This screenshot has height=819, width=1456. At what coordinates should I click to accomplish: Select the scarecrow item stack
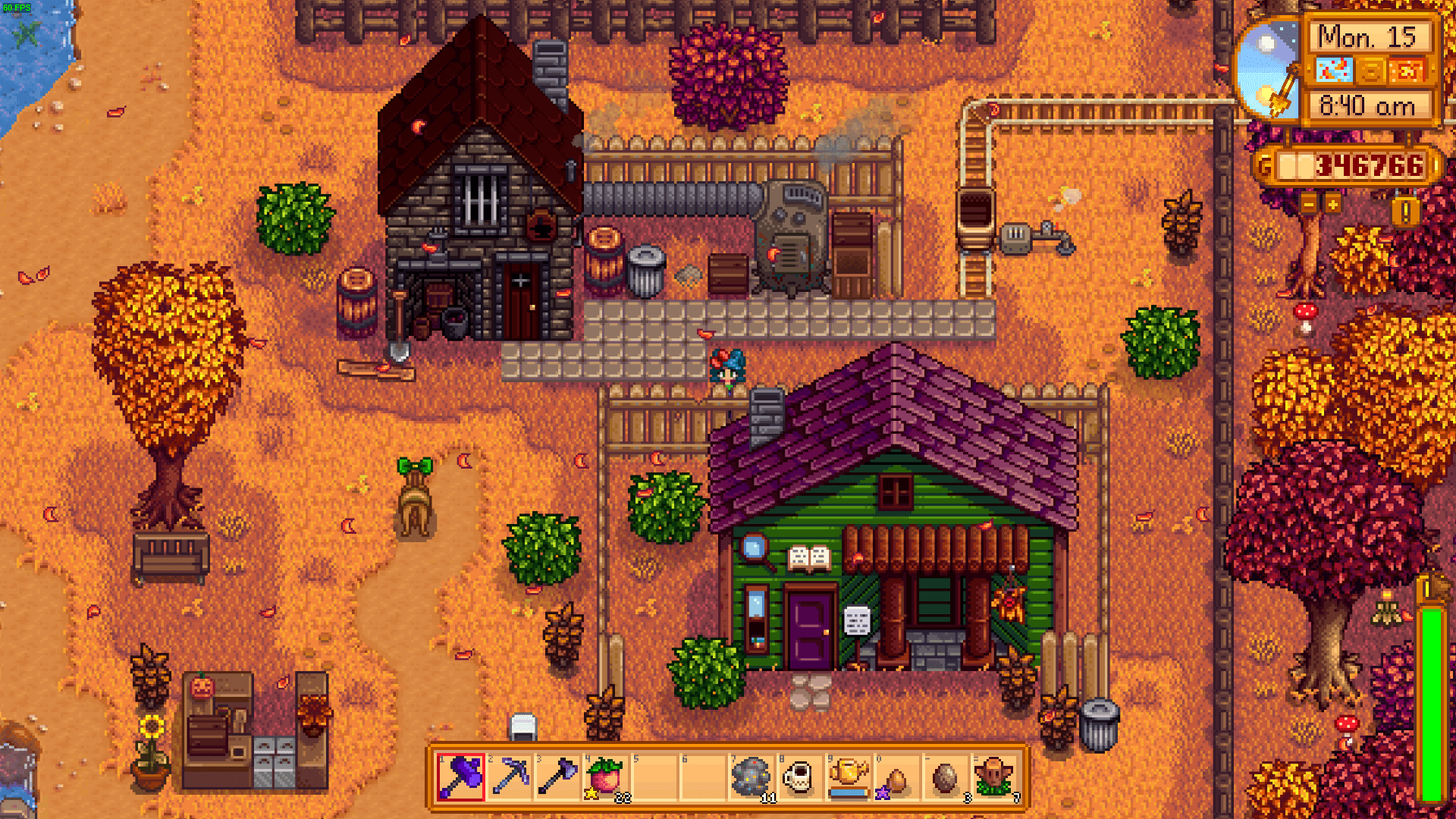click(994, 777)
